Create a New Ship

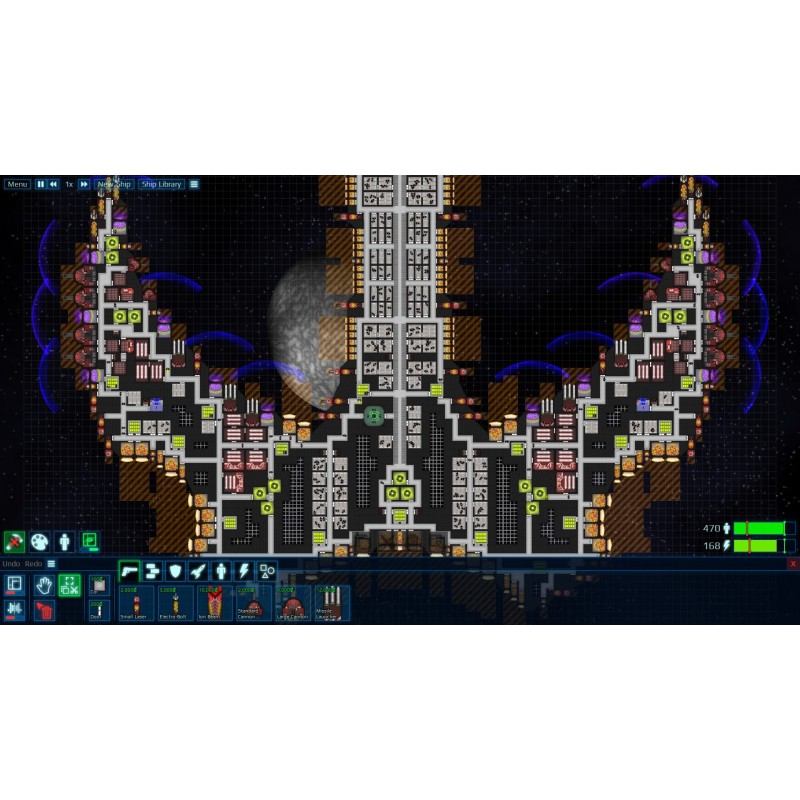click(x=113, y=184)
